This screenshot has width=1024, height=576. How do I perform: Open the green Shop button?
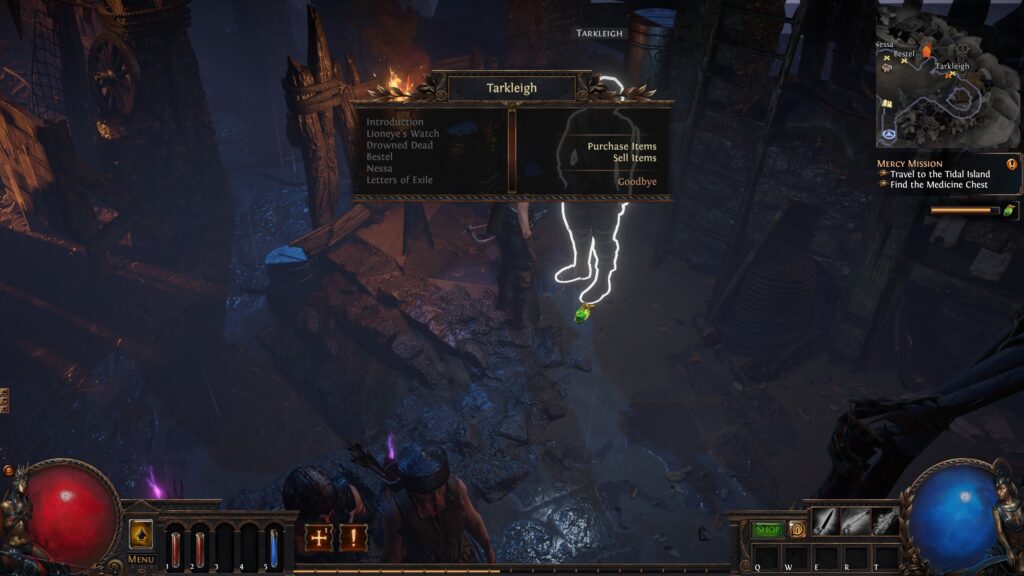point(768,529)
